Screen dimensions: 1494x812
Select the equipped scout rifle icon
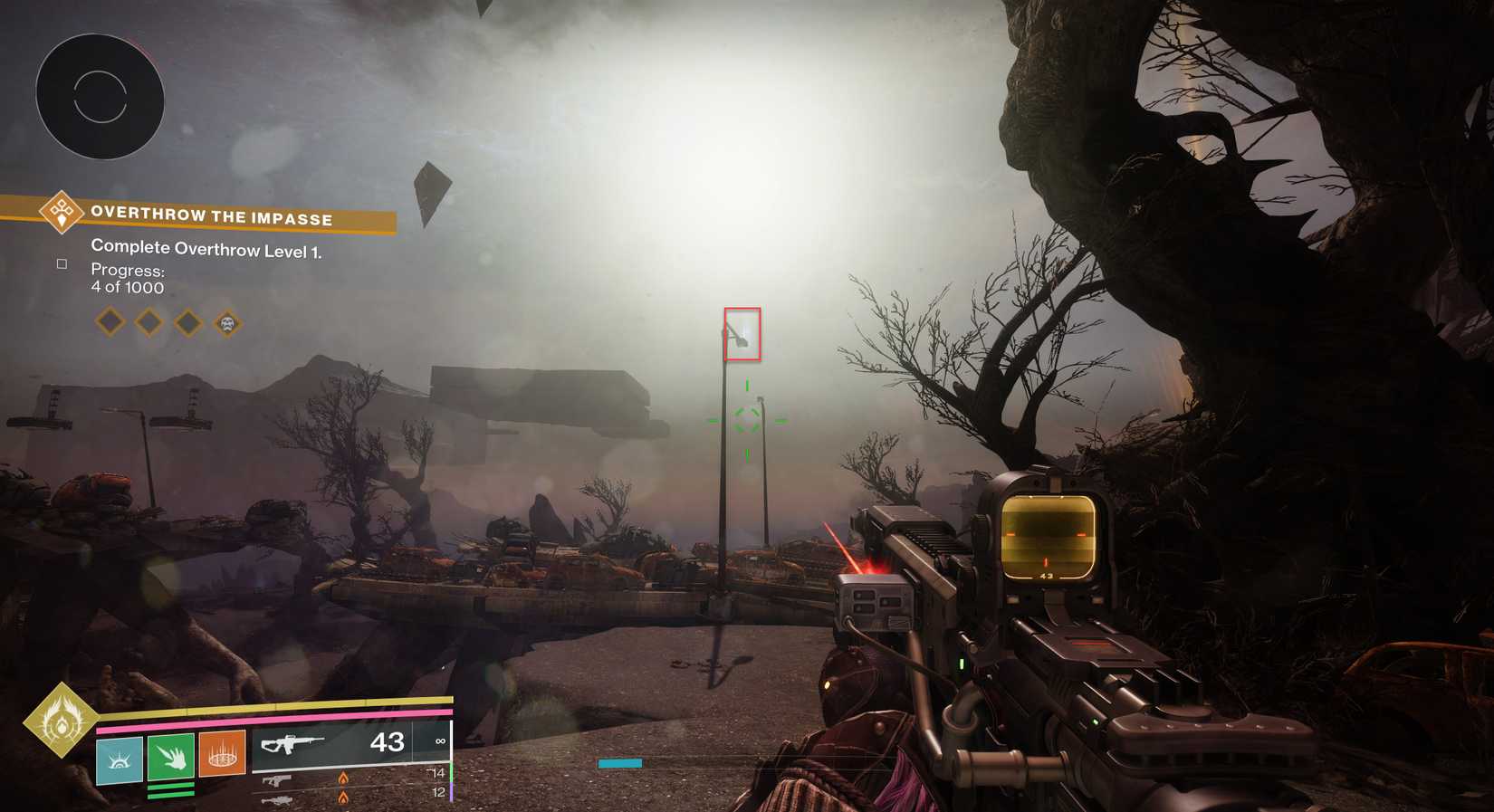[x=292, y=745]
